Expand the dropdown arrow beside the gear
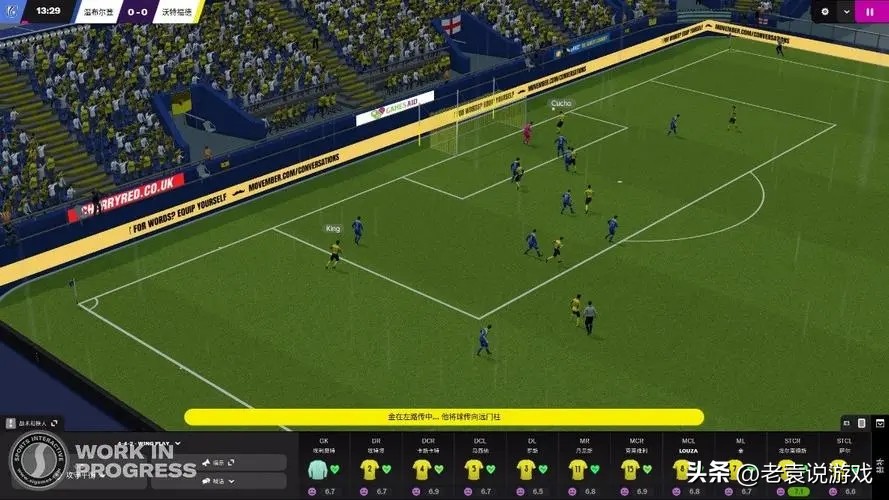Image resolution: width=889 pixels, height=500 pixels. coord(847,11)
